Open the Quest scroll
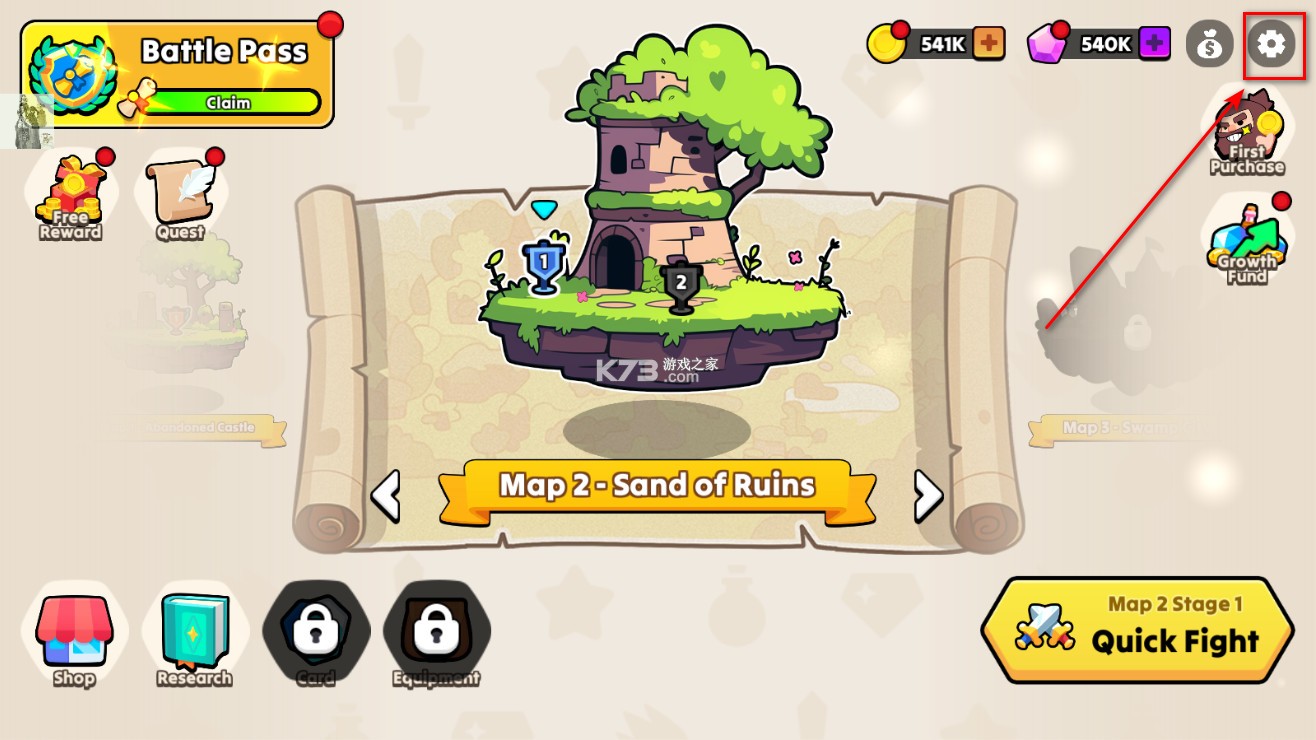Image resolution: width=1316 pixels, height=740 pixels. [182, 195]
